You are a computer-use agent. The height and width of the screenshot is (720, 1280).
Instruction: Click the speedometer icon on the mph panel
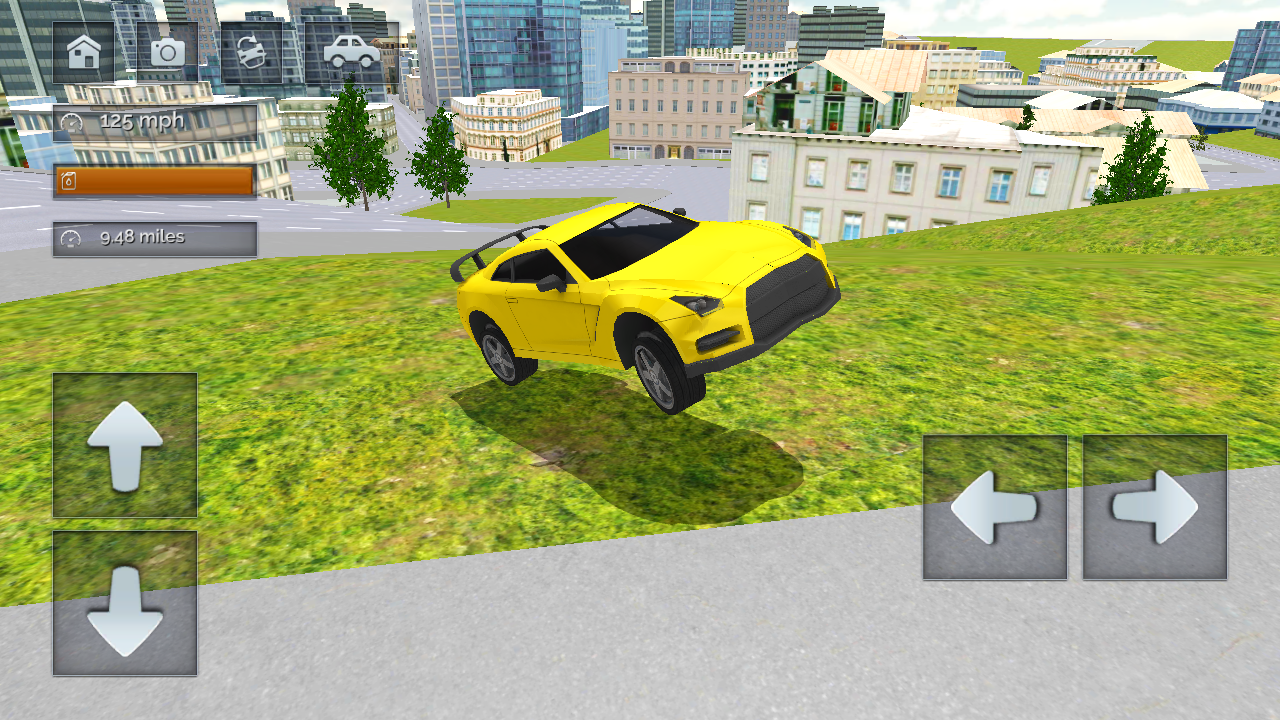[x=73, y=120]
